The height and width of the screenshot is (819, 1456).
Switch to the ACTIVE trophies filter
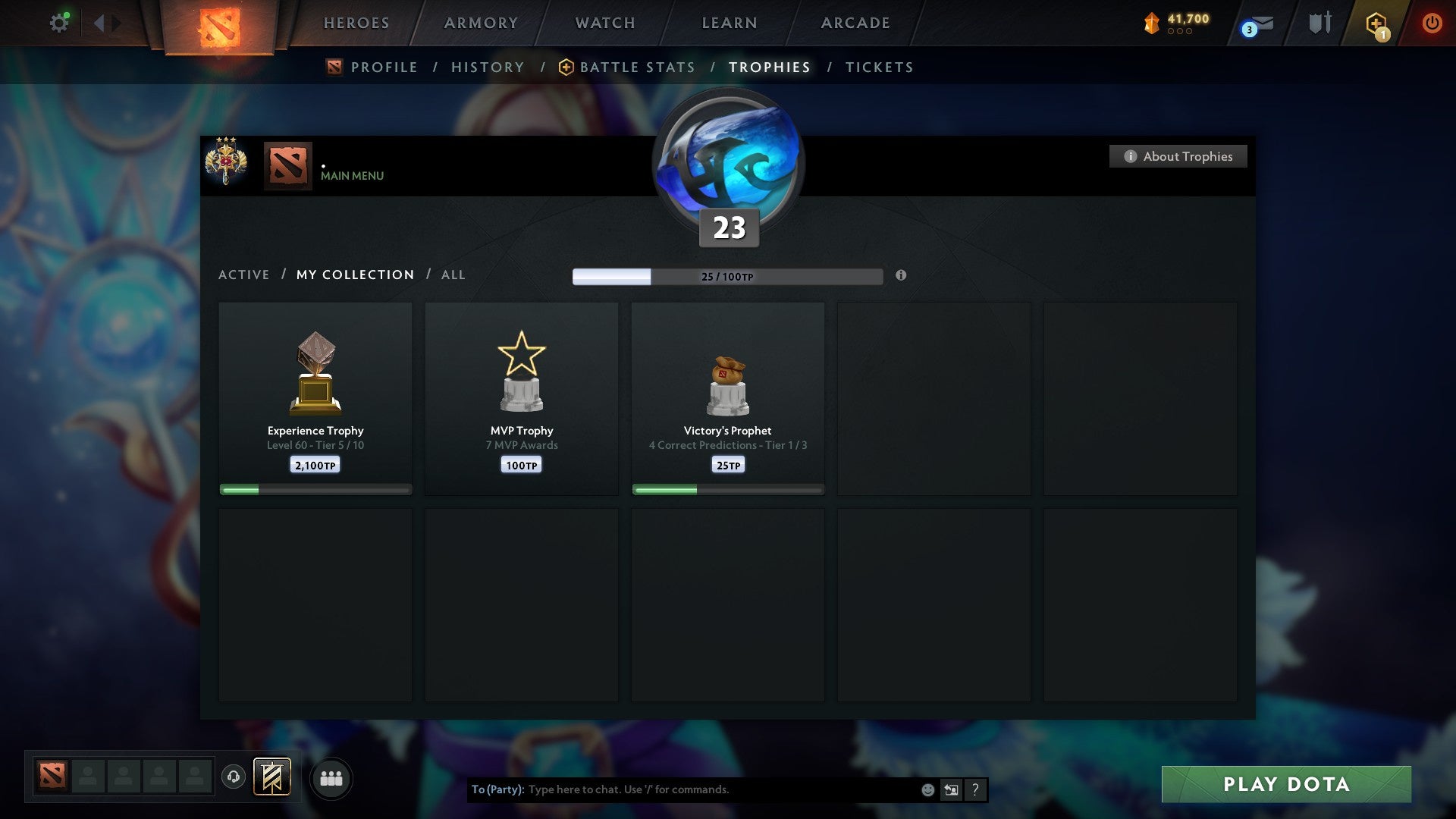[x=244, y=275]
